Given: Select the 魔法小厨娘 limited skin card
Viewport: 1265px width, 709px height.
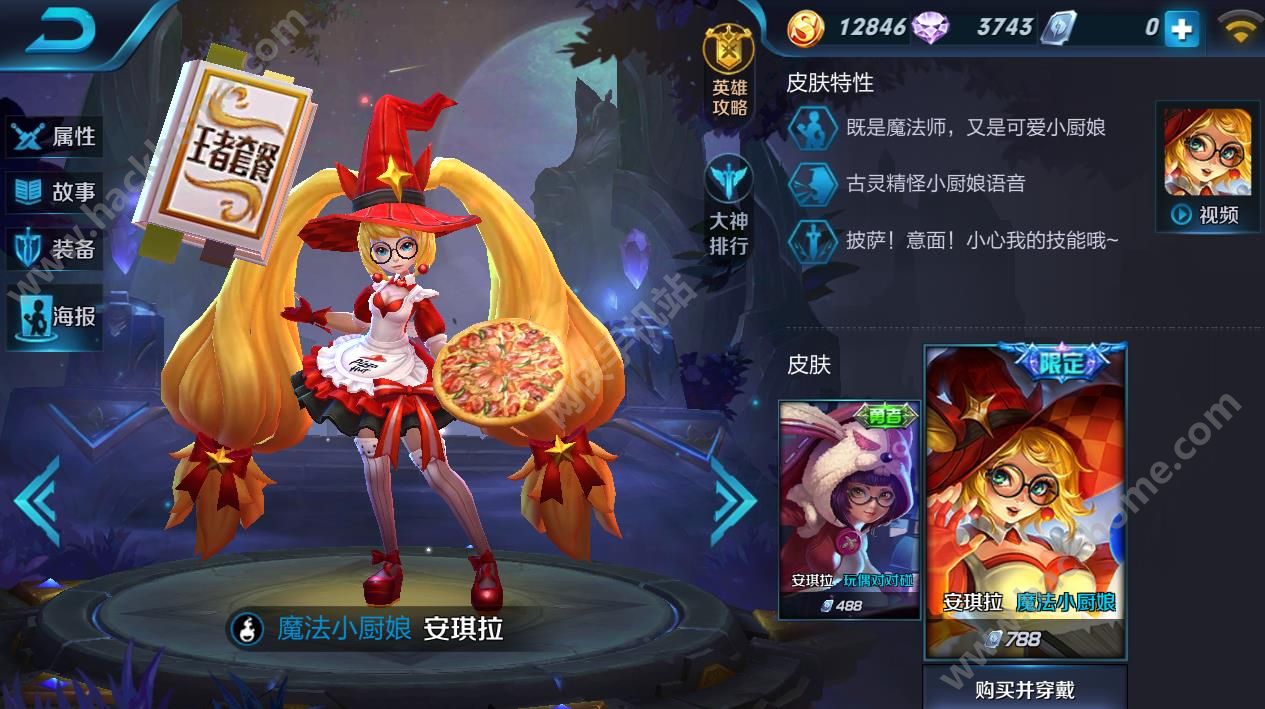Looking at the screenshot, I should (x=1025, y=502).
